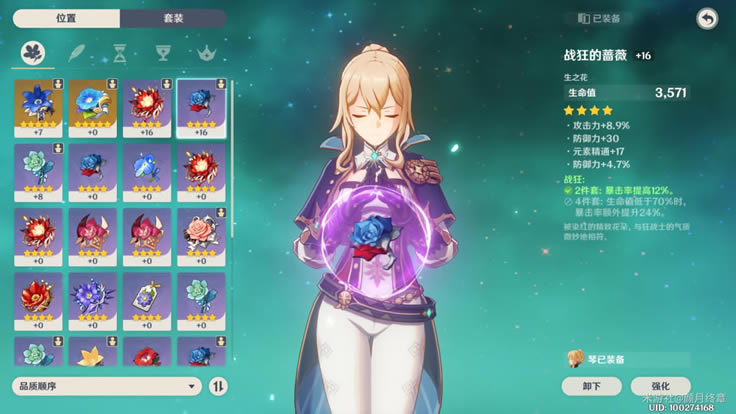This screenshot has width=736, height=414.
Task: Click the 强化 enhance button
Action: click(661, 386)
